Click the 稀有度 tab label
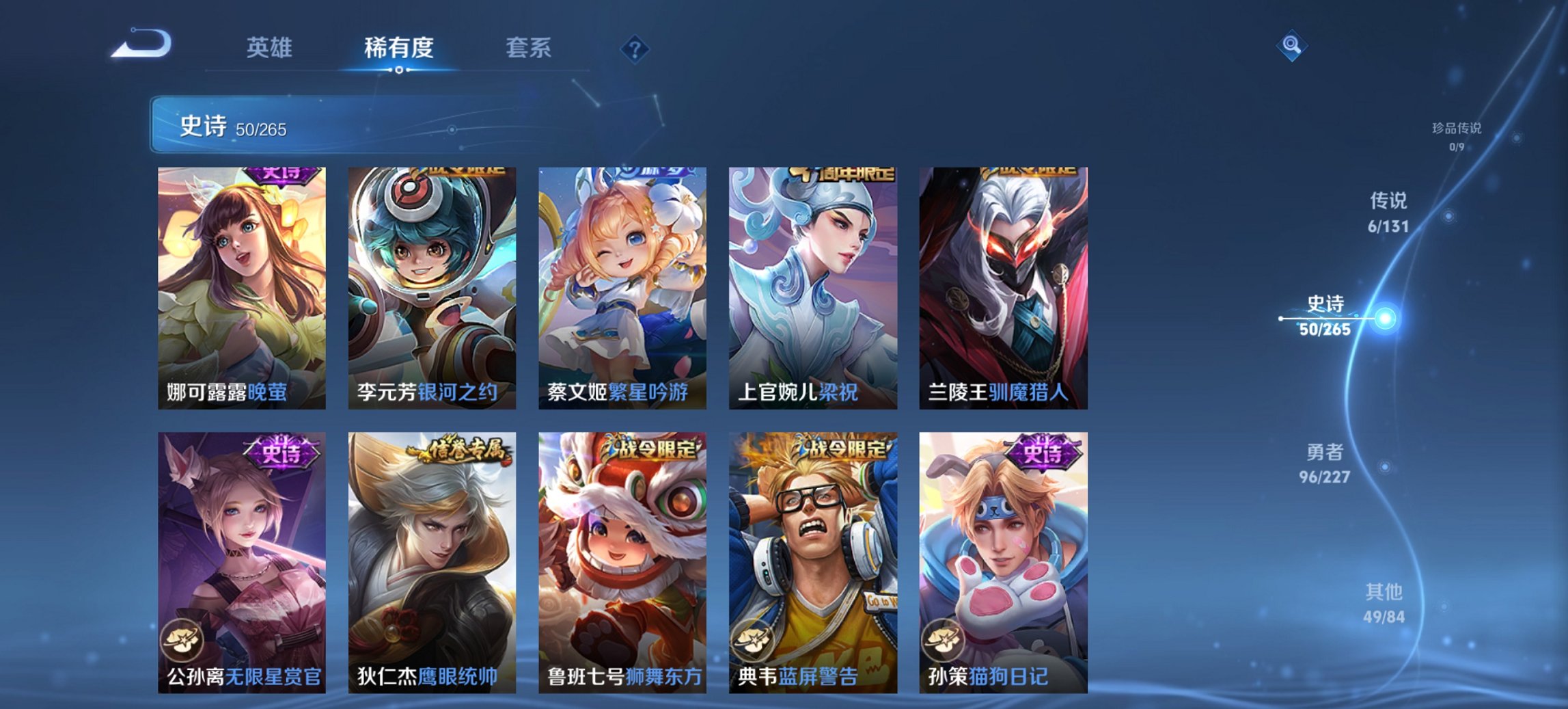1568x709 pixels. 400,49
